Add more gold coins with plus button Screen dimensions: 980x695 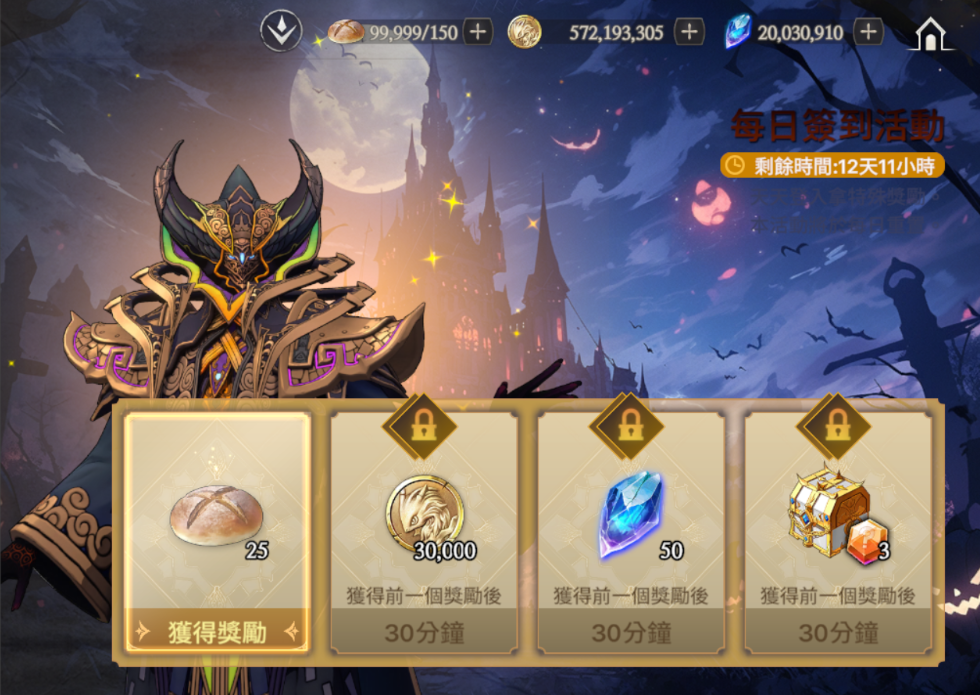pos(688,32)
